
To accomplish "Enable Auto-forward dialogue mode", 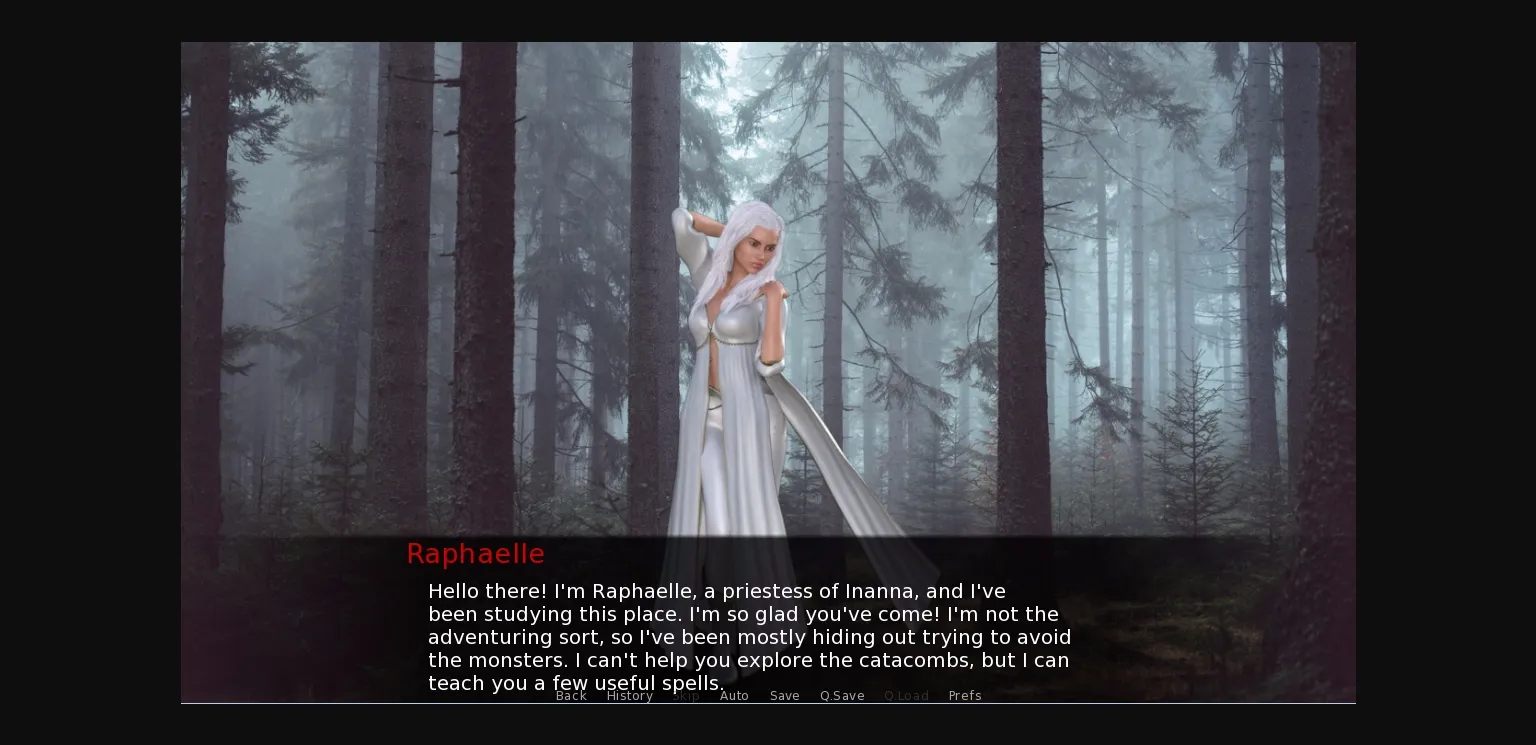I will (x=734, y=696).
